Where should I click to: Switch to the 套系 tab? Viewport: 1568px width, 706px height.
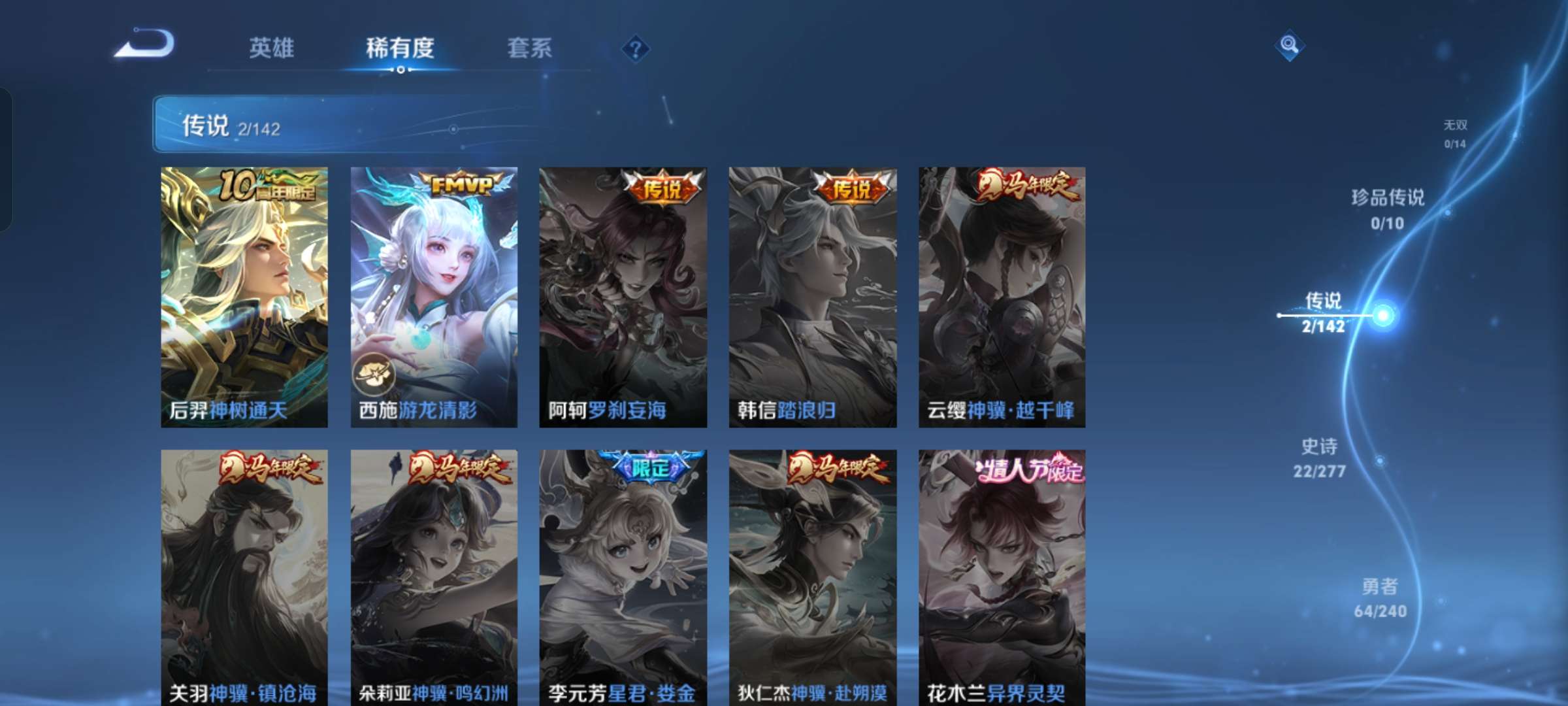(529, 47)
